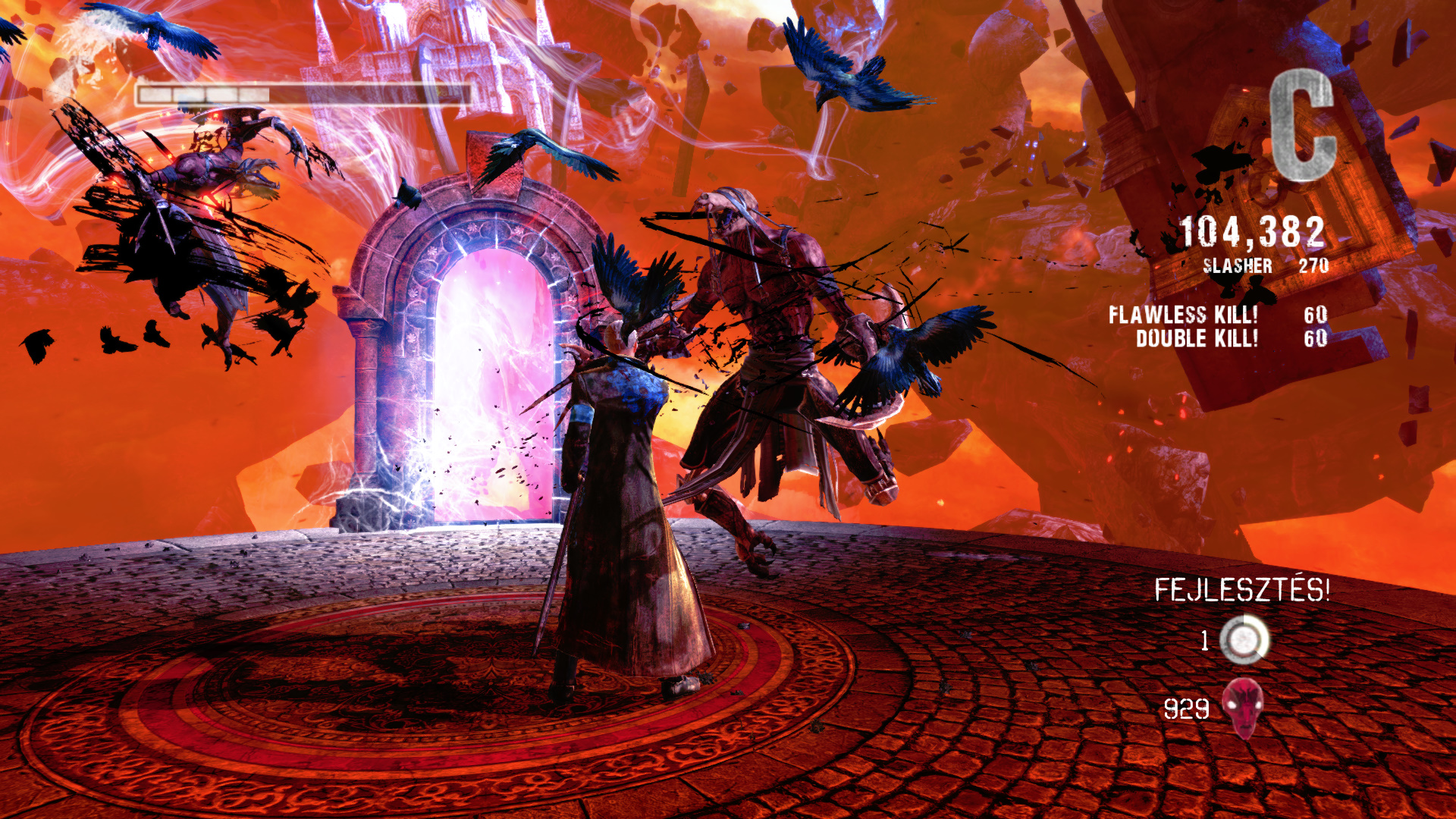Select the red orb currency icon
The height and width of the screenshot is (819, 1456).
point(1243,707)
